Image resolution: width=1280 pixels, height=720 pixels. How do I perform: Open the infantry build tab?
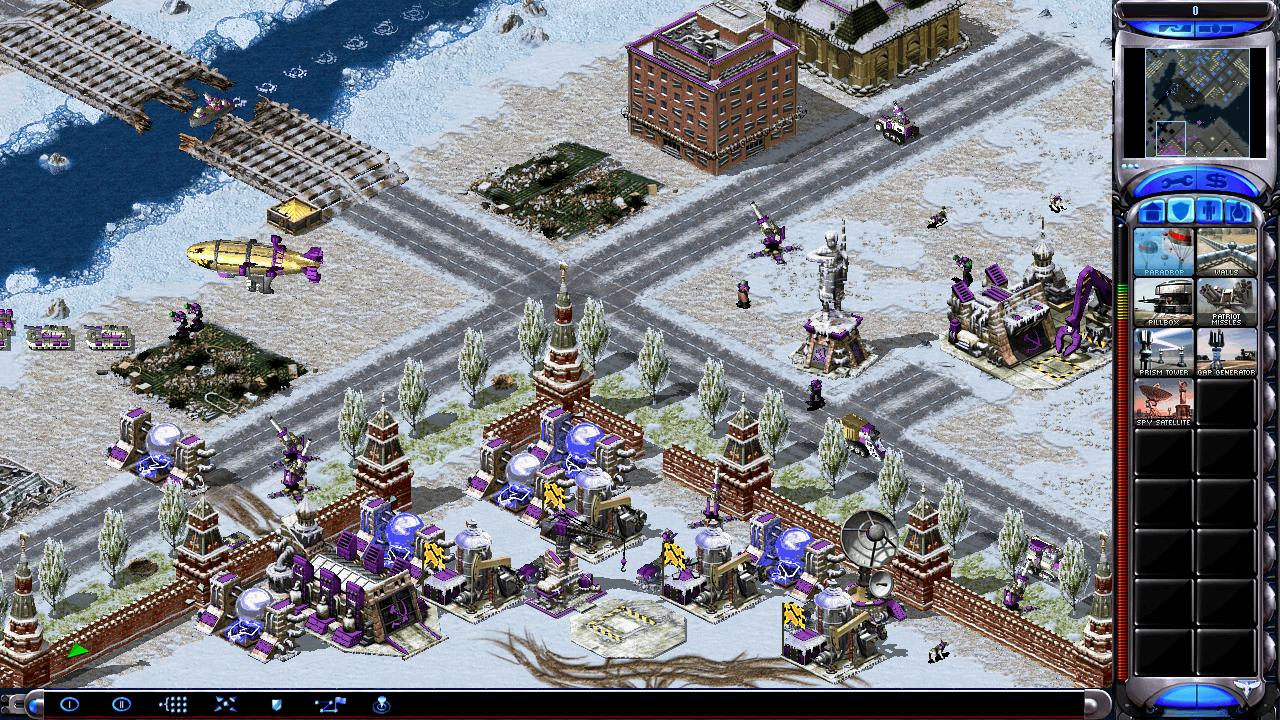point(1209,211)
